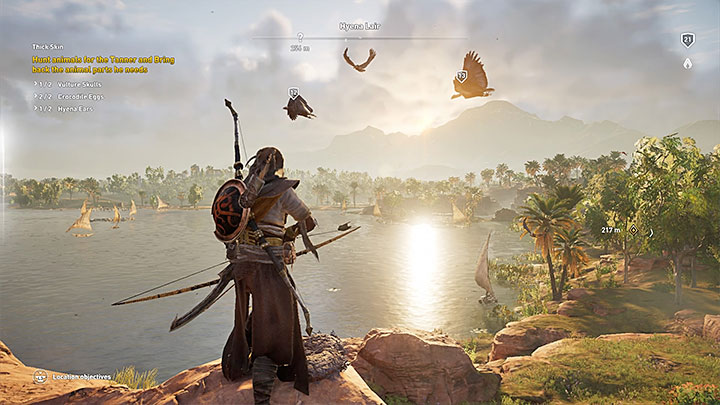This screenshot has height=405, width=720.
Task: Click the question mark compass marker
Action: coord(300,37)
